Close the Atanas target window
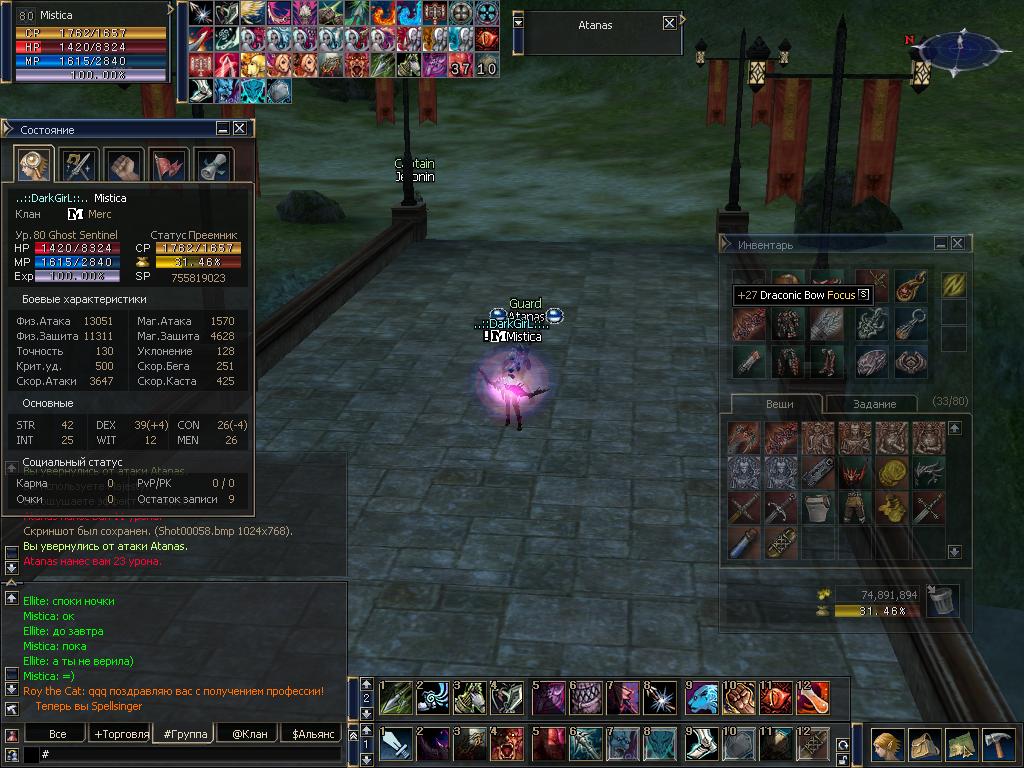1024x768 pixels. [669, 24]
